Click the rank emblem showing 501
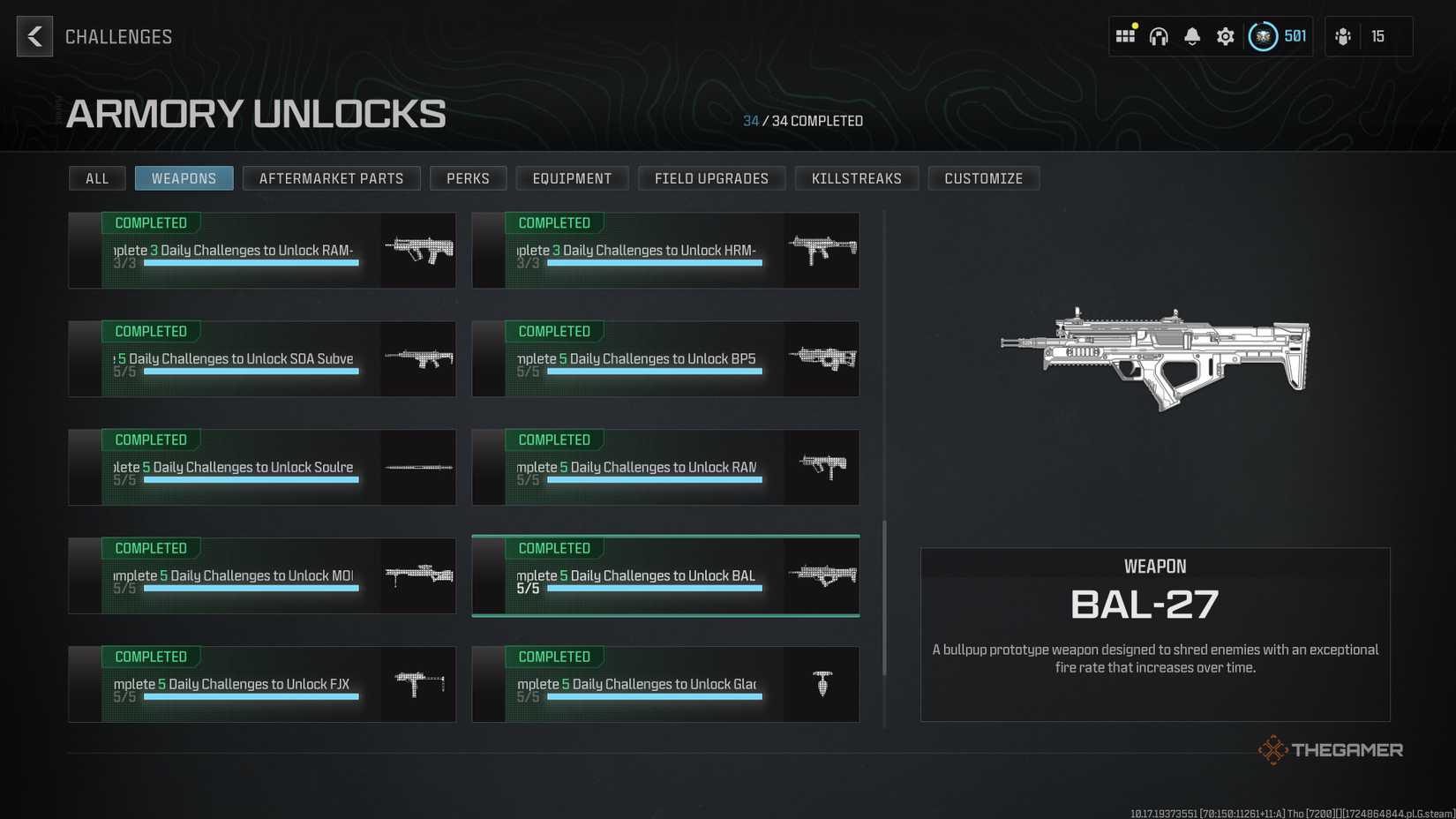1456x819 pixels. point(1264,36)
